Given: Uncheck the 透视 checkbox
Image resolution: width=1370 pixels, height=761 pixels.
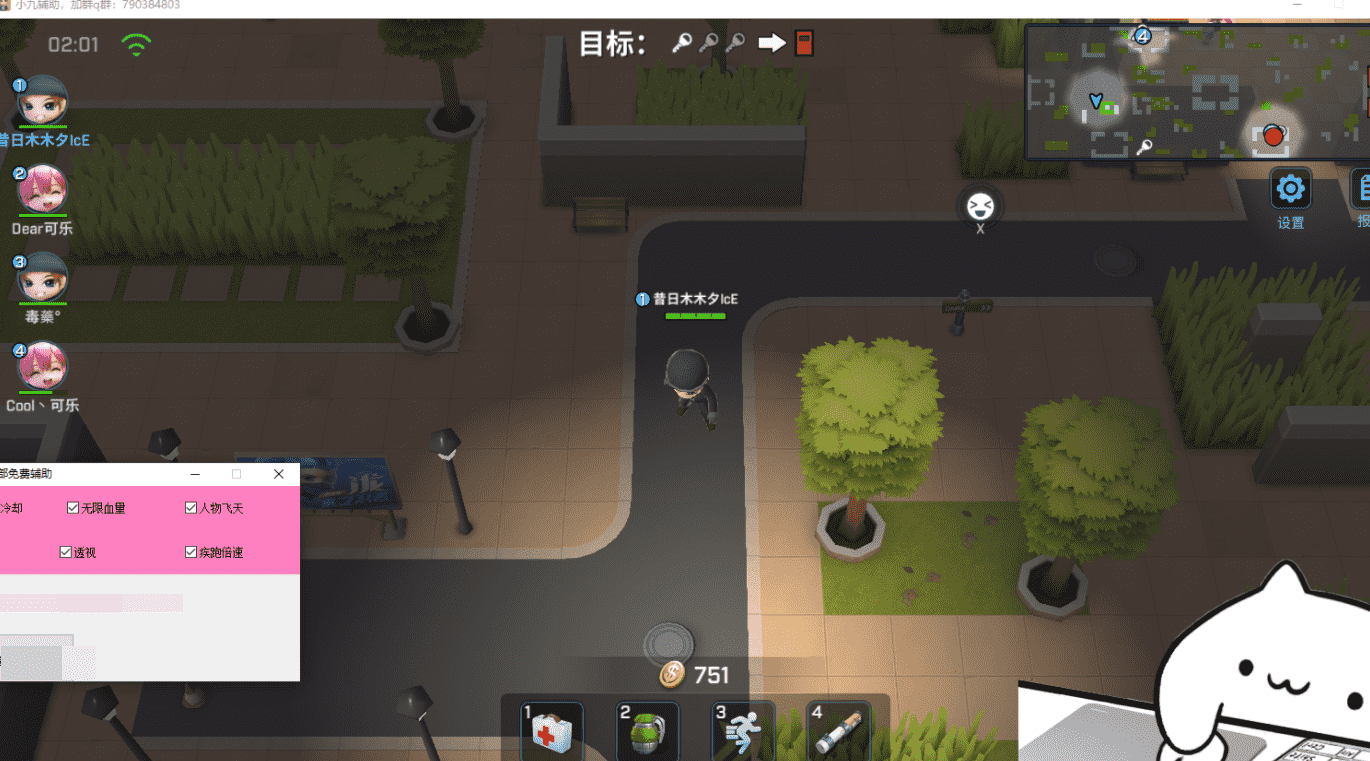Looking at the screenshot, I should (66, 552).
